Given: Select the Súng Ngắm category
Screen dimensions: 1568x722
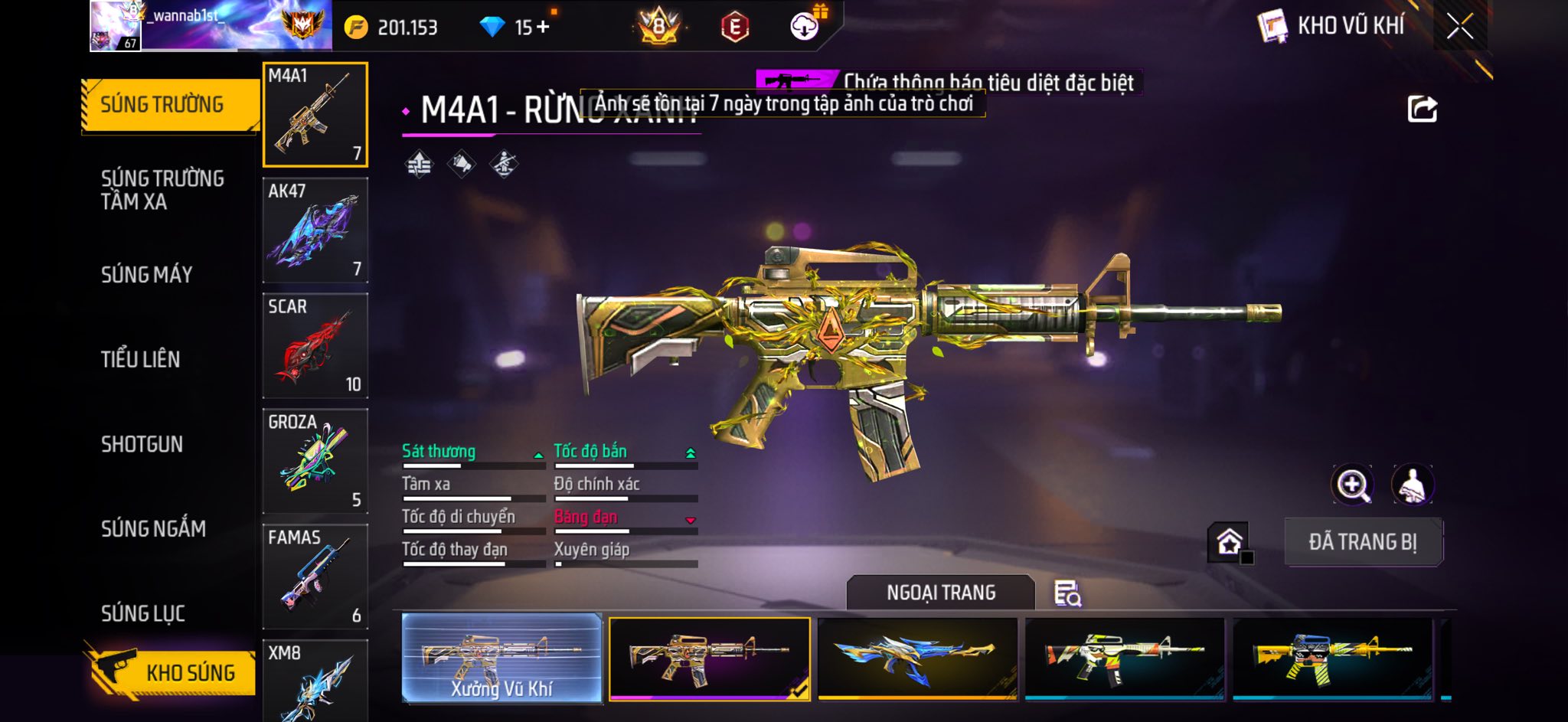Looking at the screenshot, I should click(x=153, y=528).
